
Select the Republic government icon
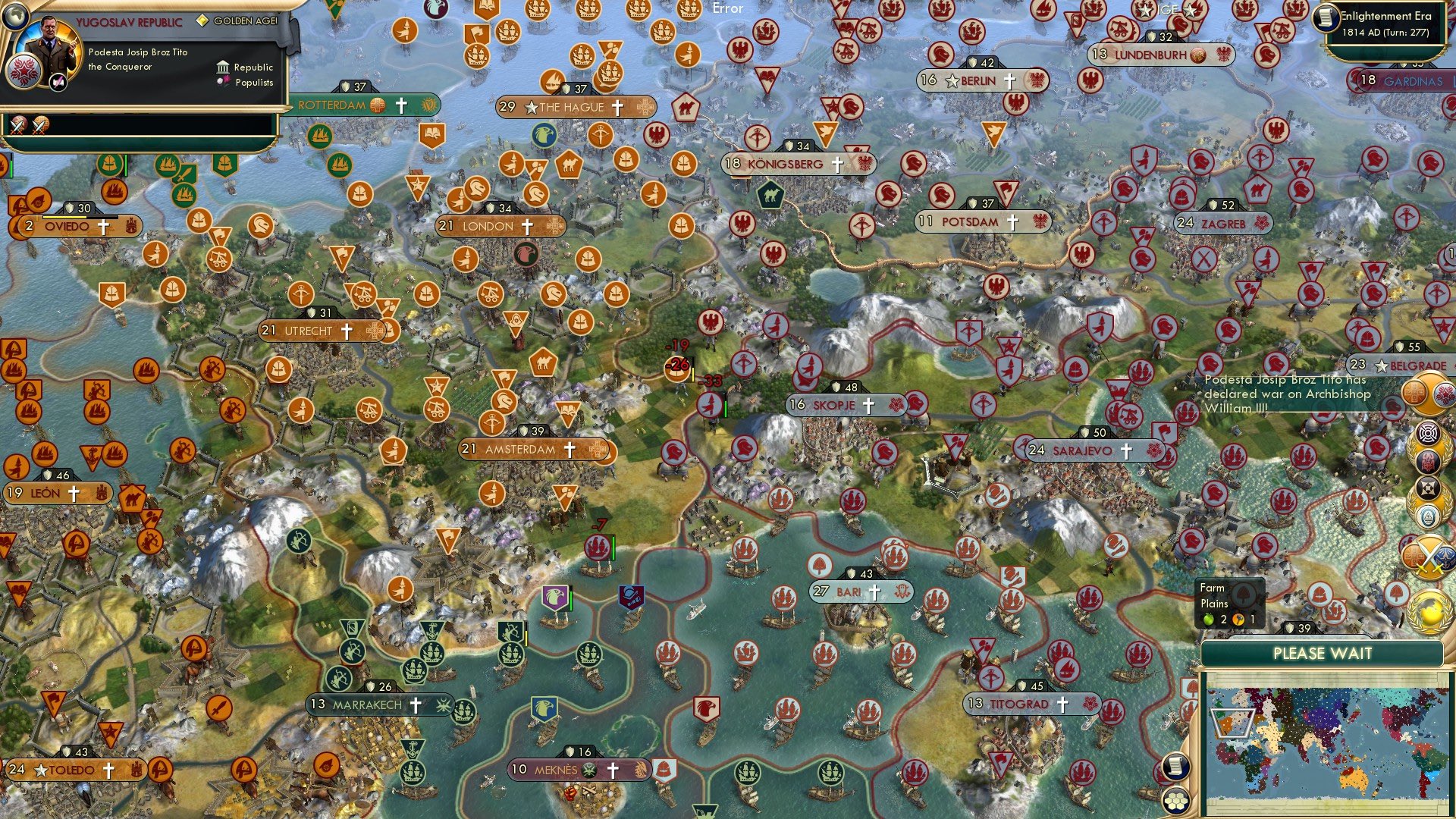[223, 67]
